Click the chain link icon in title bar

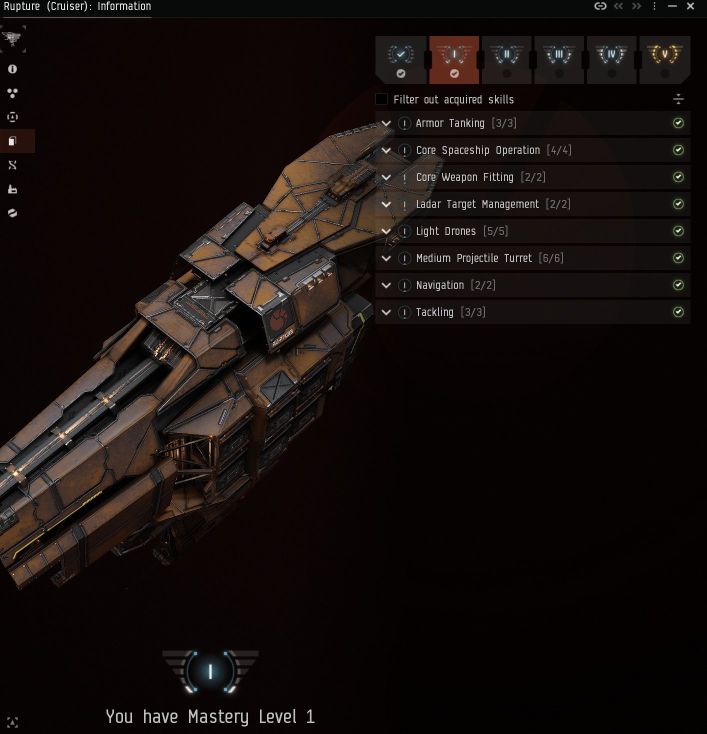point(600,6)
